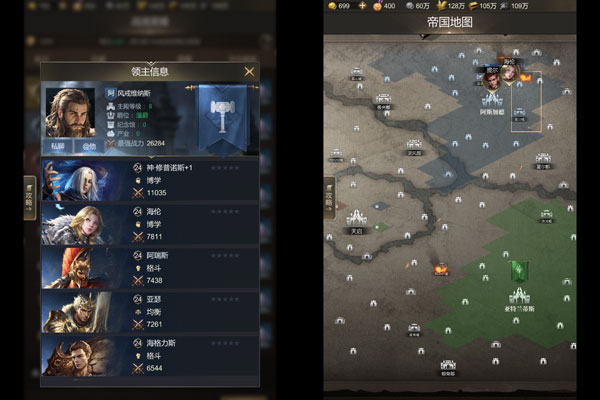
Task: Select hero 阿瑞斯 in the list
Action: click(150, 268)
